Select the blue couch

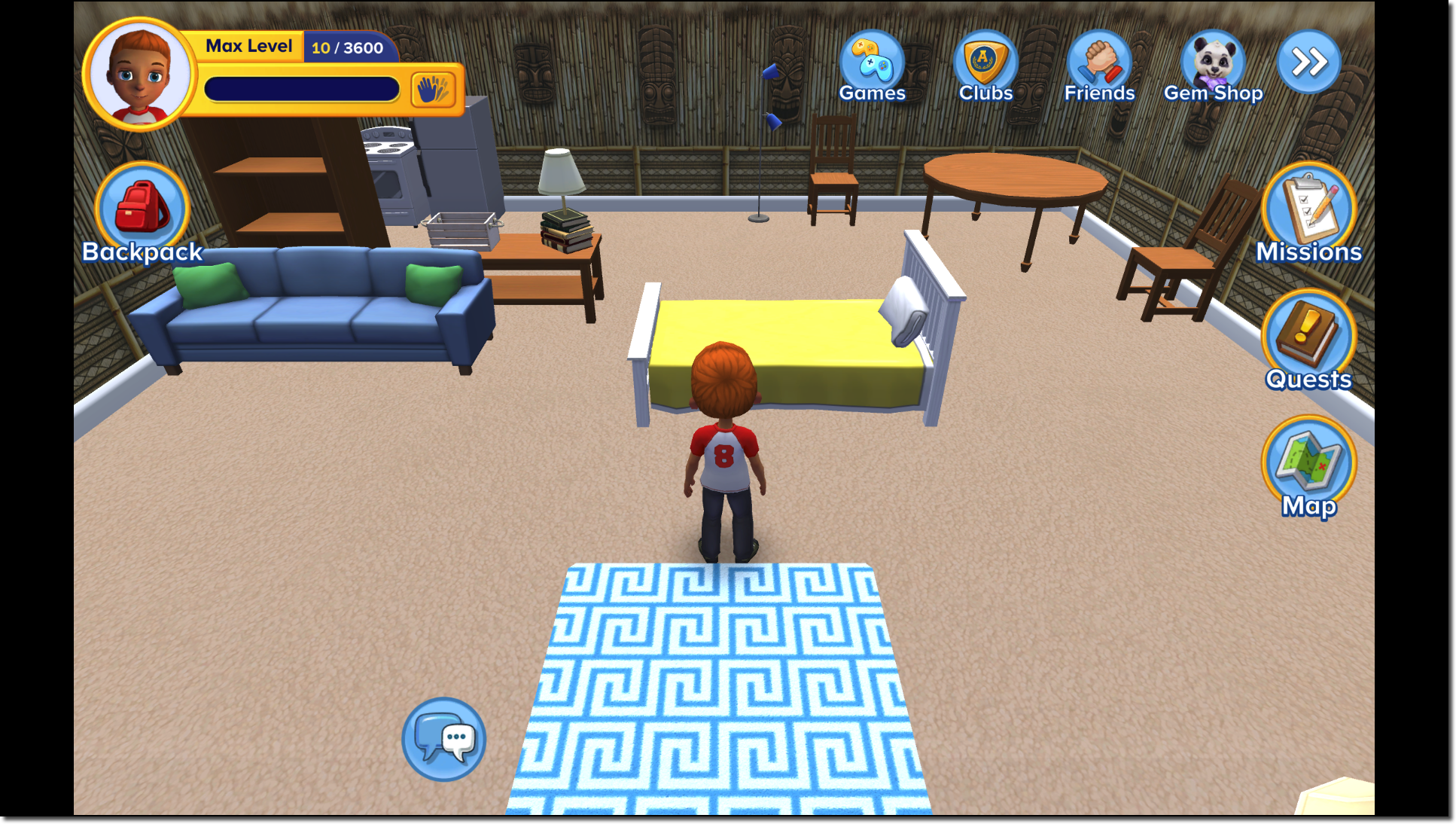[x=316, y=316]
